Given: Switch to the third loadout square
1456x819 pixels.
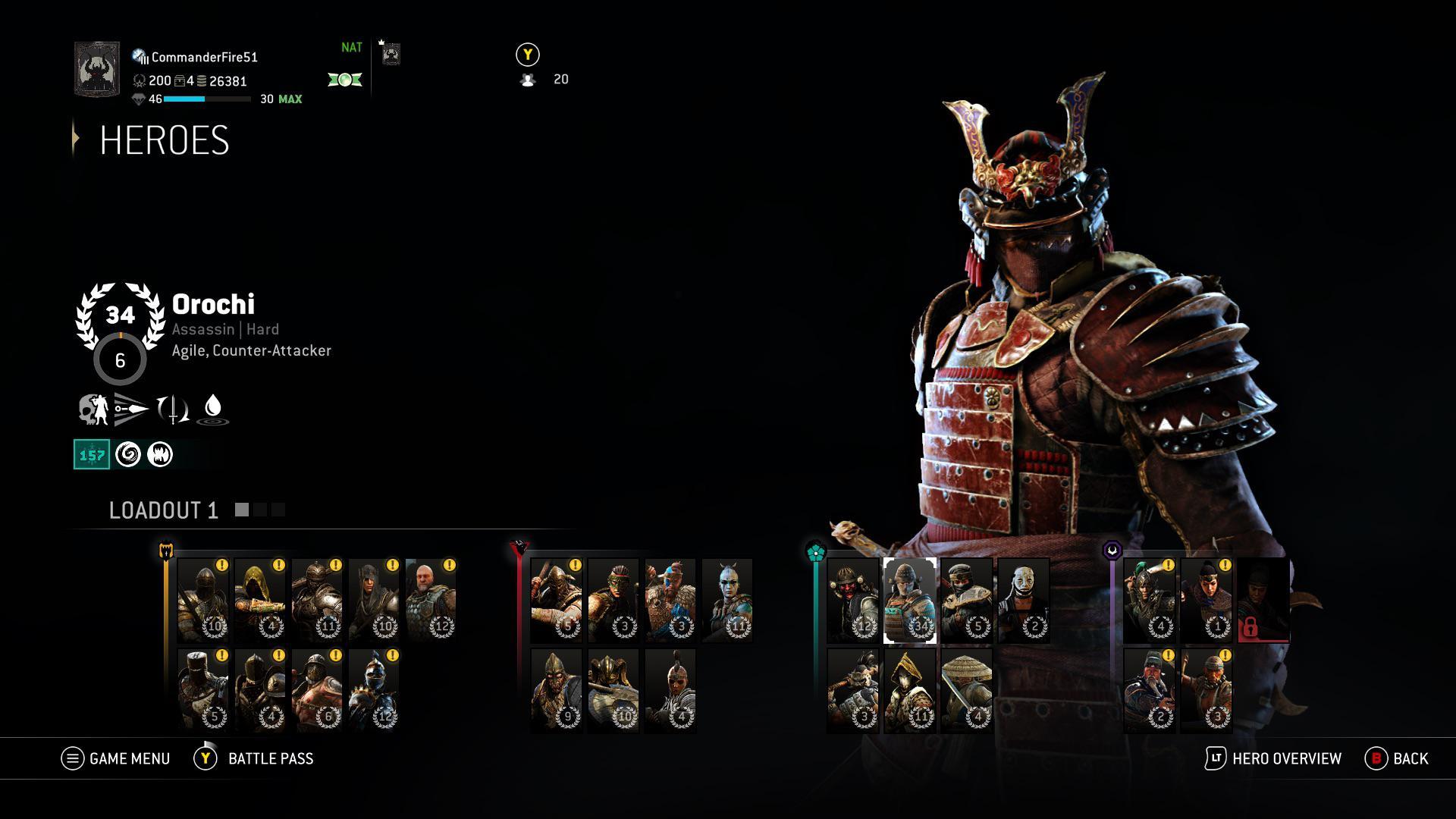Looking at the screenshot, I should 278,510.
